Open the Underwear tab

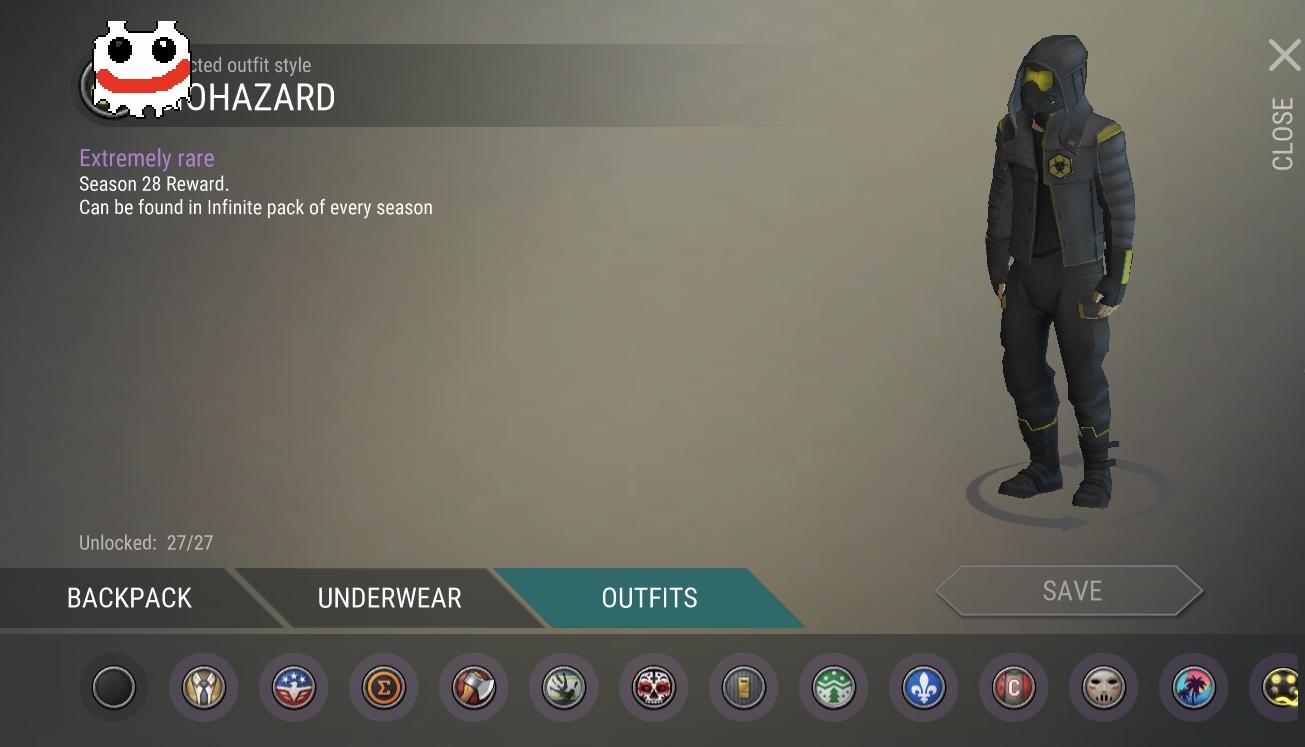coord(389,598)
